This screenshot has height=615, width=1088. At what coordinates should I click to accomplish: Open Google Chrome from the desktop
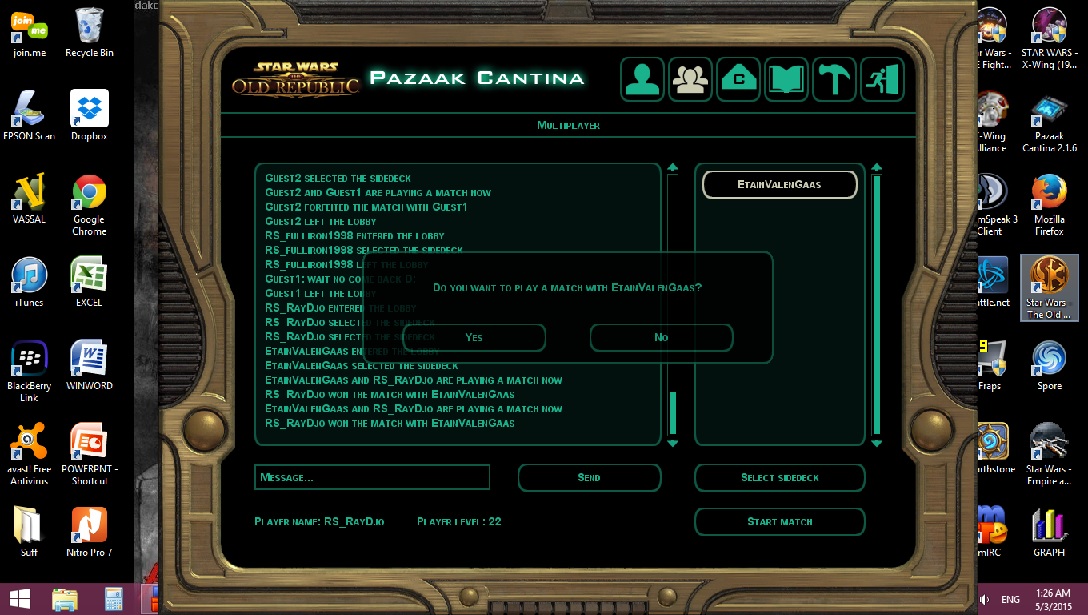(x=89, y=204)
